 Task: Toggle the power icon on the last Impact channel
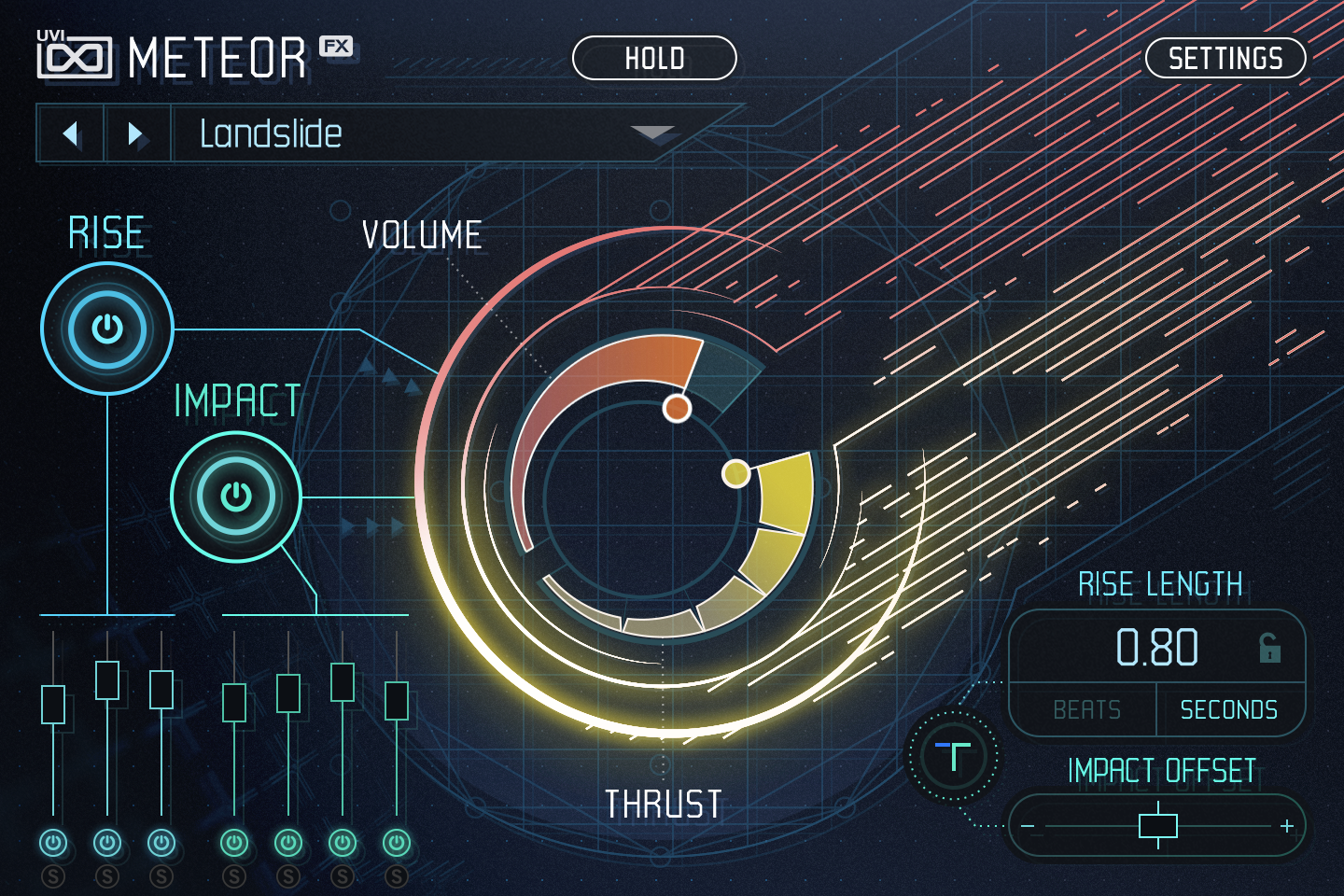point(396,842)
